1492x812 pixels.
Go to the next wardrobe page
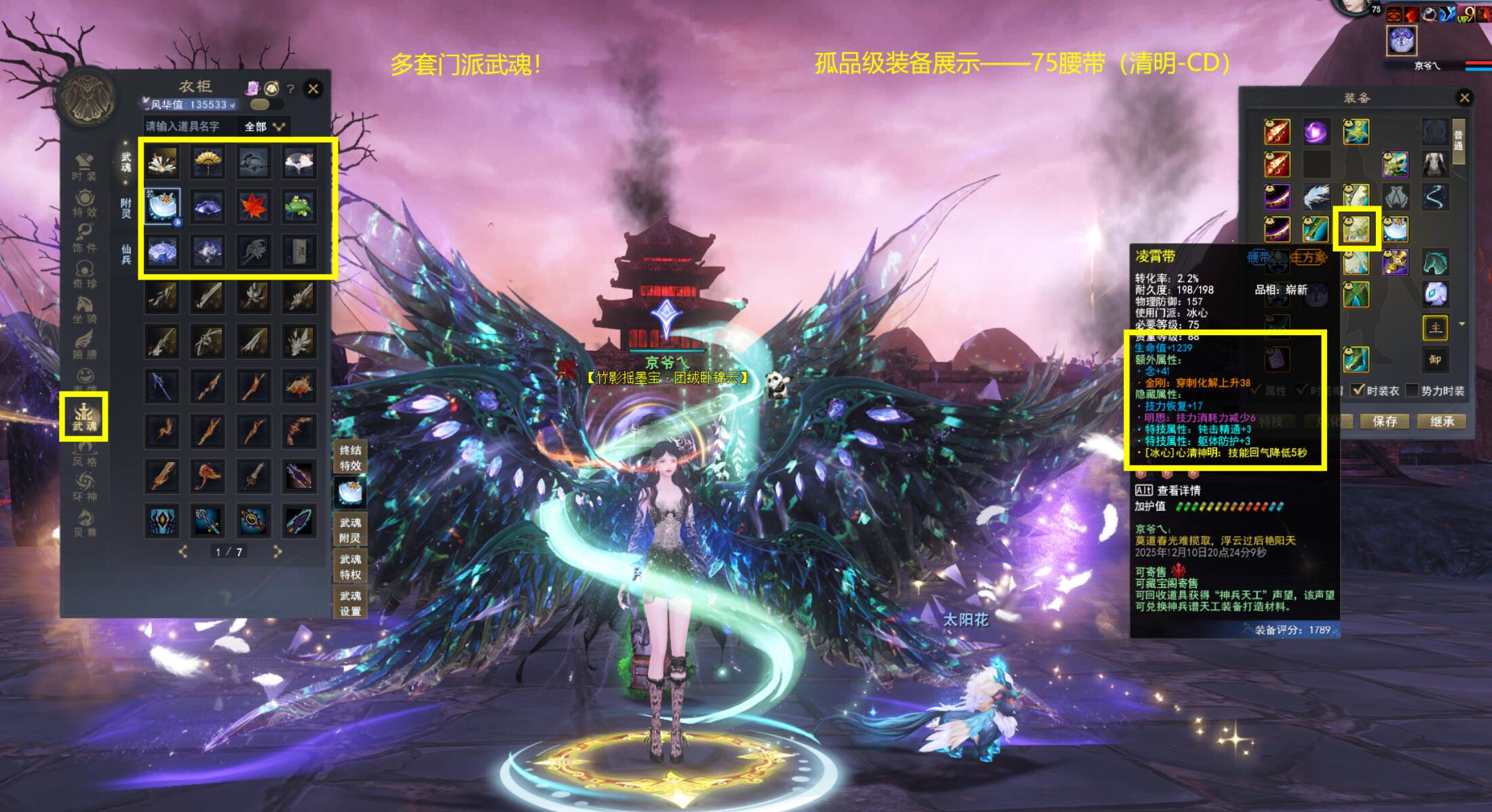tap(277, 552)
